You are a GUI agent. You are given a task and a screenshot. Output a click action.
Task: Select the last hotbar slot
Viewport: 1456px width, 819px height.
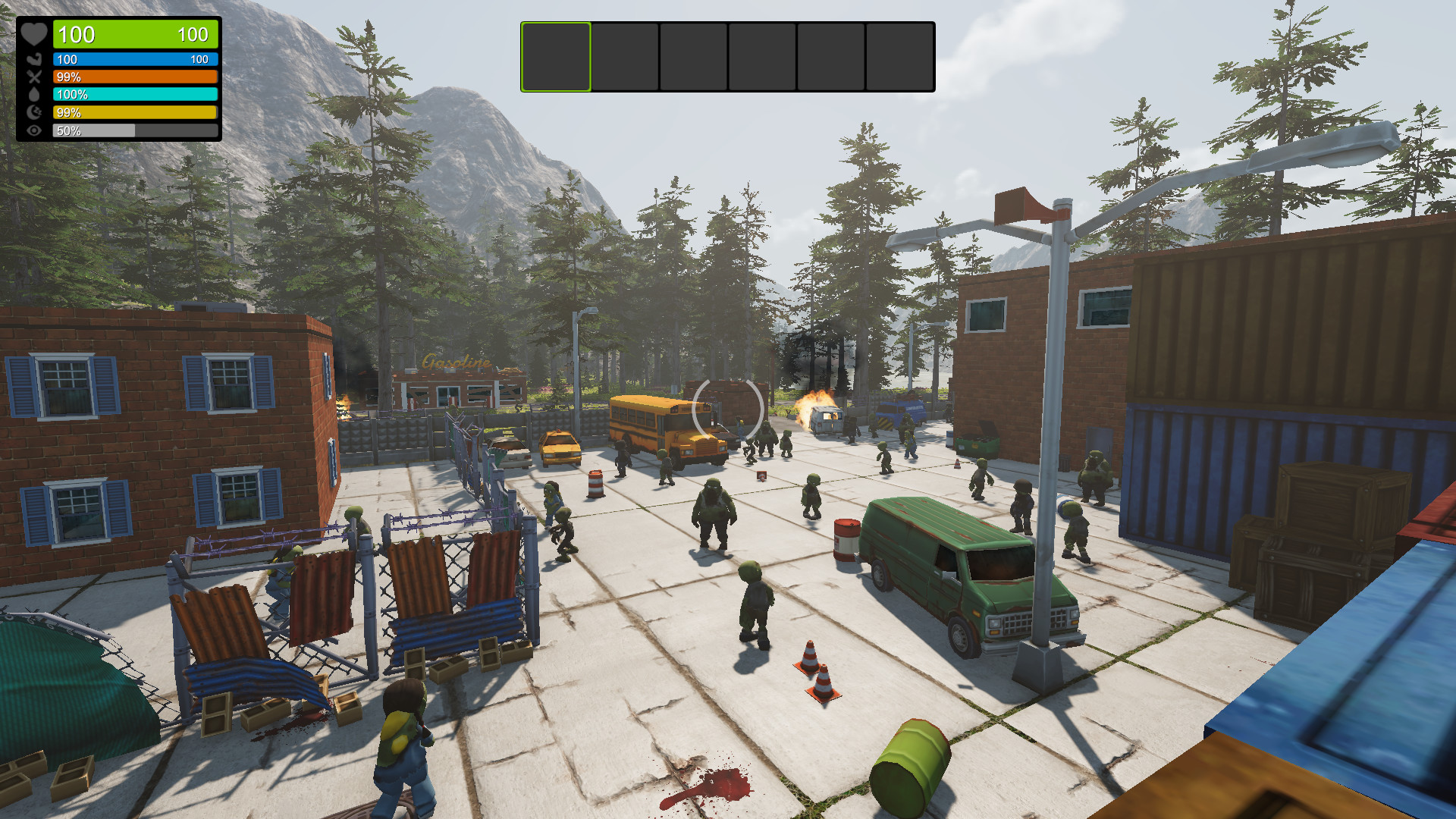coord(899,55)
